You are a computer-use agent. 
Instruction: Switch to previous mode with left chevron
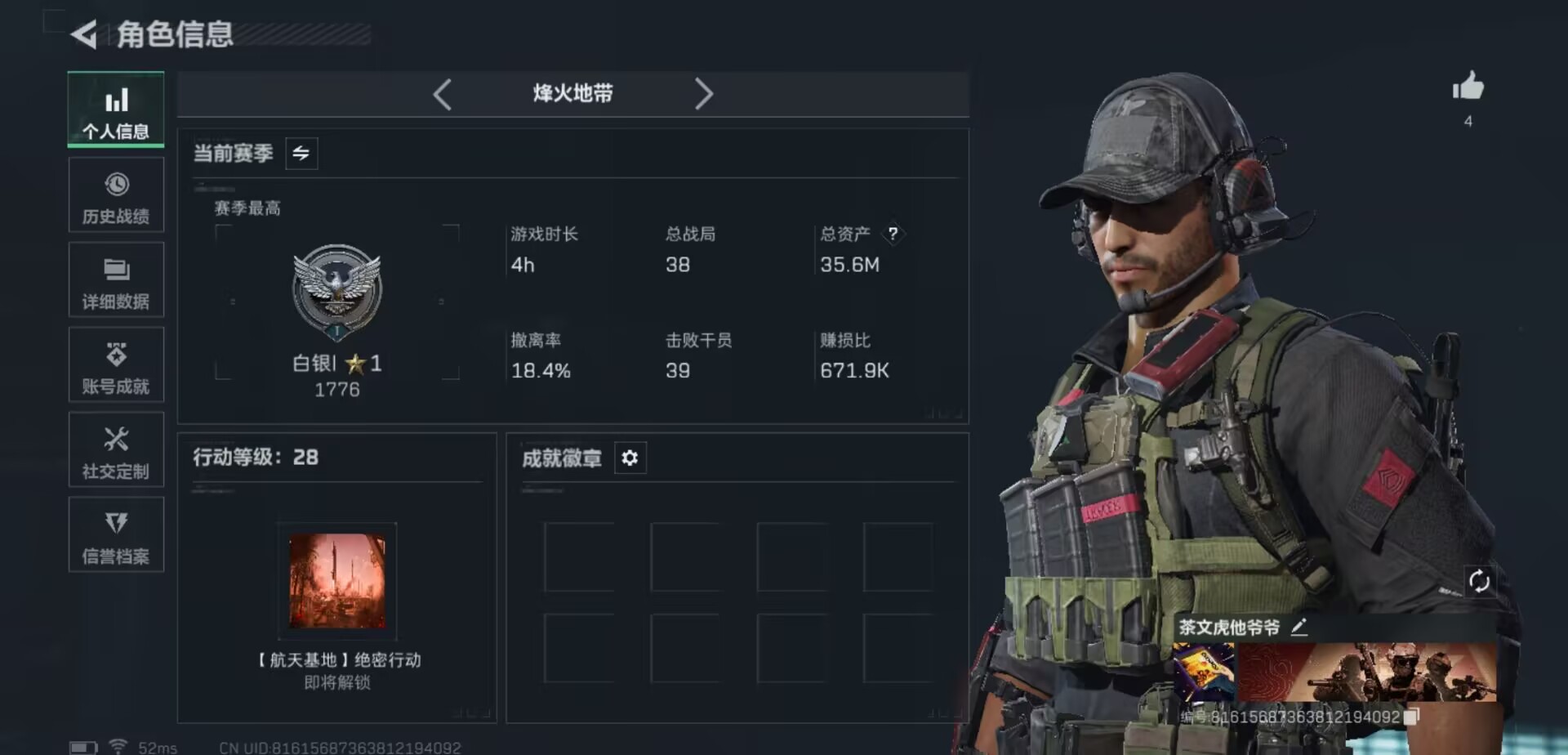click(443, 95)
